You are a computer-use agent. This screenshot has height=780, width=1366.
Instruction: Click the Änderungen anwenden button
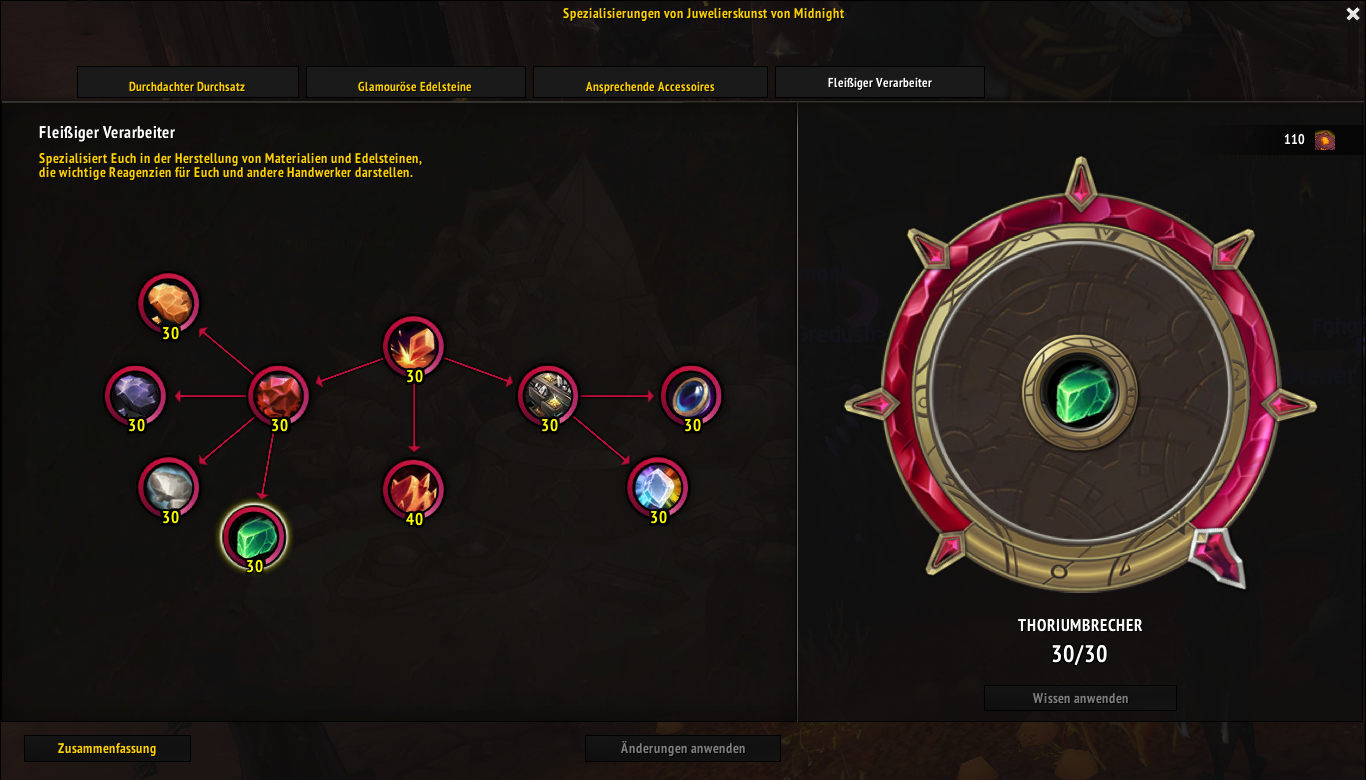coord(683,748)
